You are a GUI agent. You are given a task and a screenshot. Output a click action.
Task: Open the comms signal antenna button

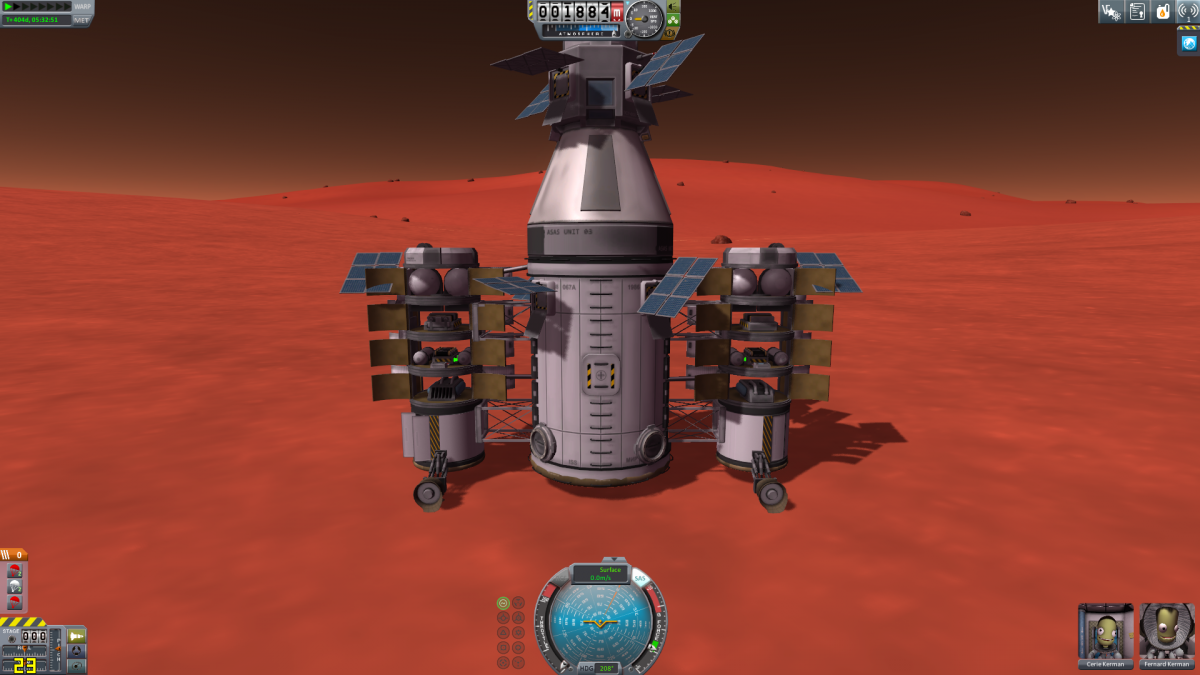point(1188,11)
